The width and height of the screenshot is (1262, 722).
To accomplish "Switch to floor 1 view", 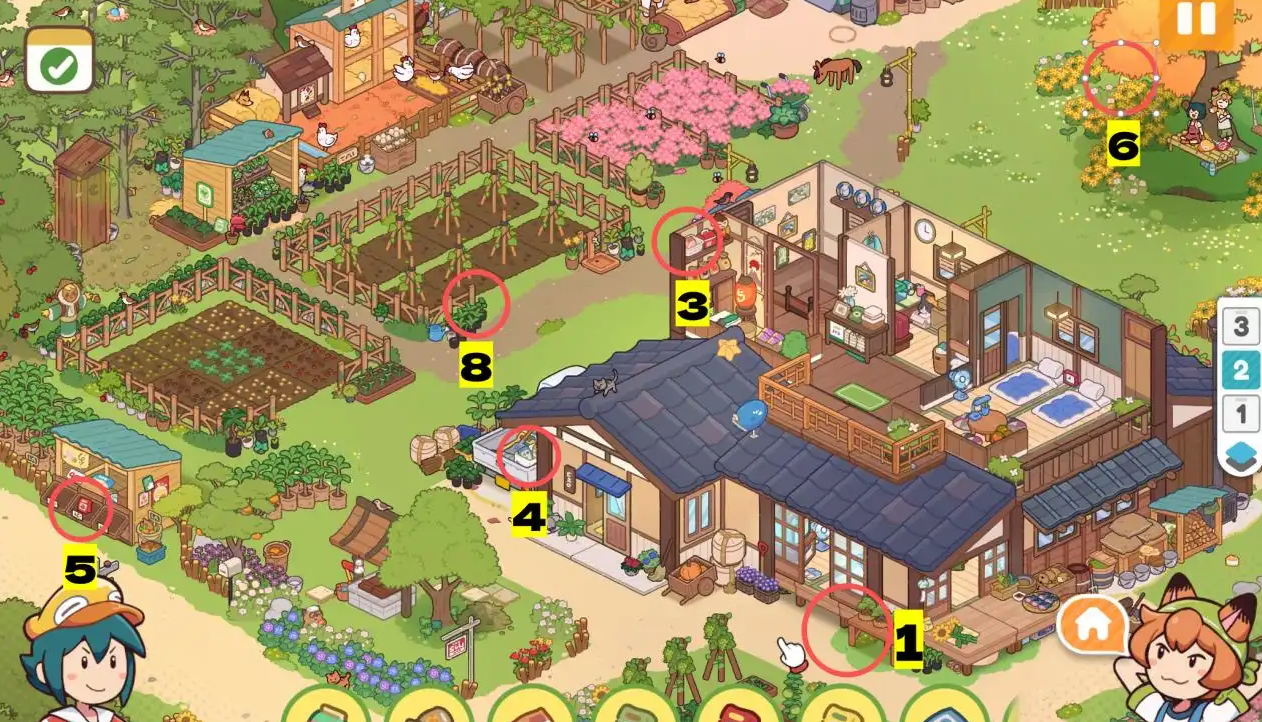I will click(x=1241, y=412).
